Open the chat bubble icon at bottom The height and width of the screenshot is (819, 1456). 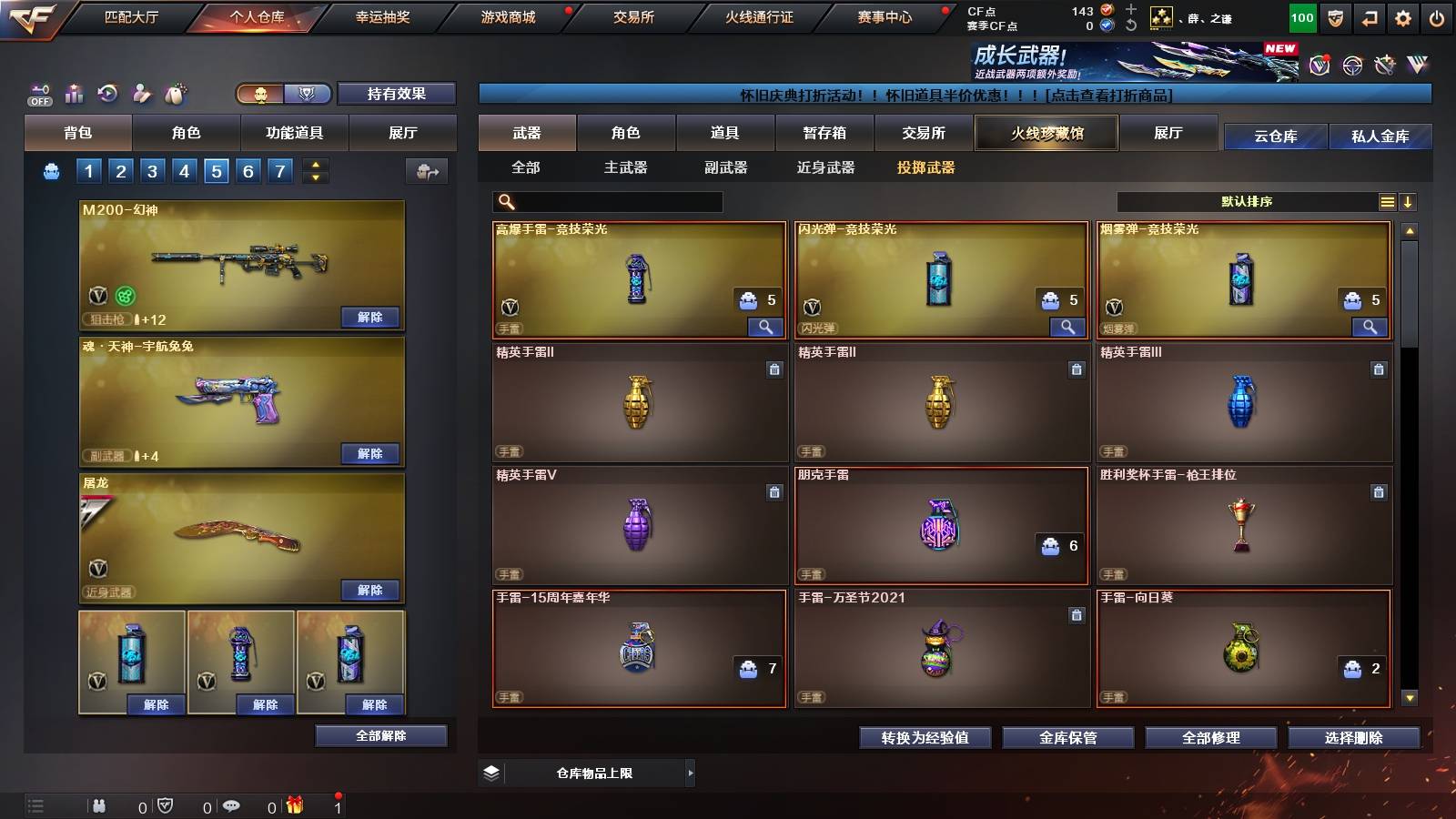(231, 805)
